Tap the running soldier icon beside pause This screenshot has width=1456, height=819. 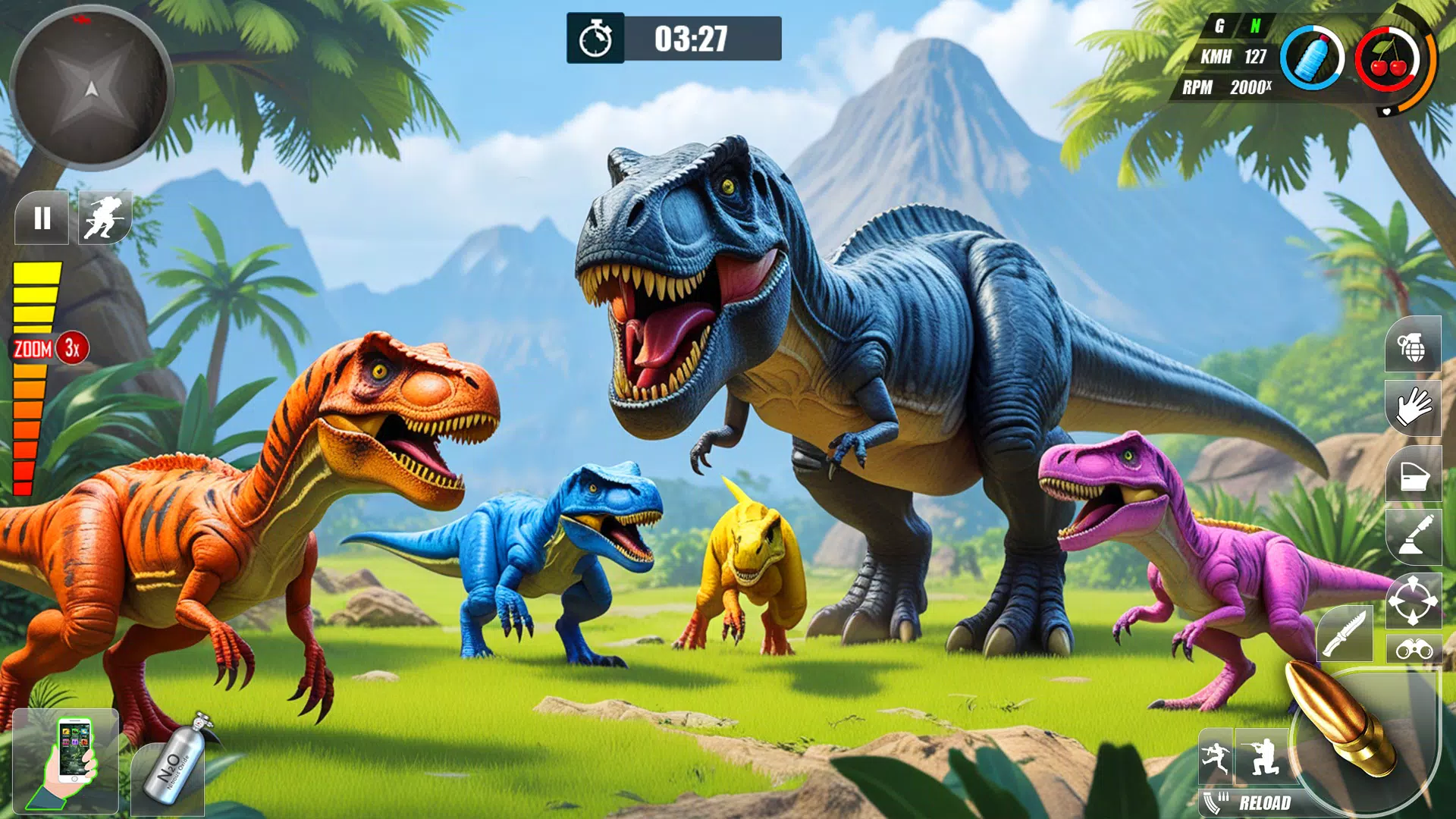pyautogui.click(x=105, y=218)
